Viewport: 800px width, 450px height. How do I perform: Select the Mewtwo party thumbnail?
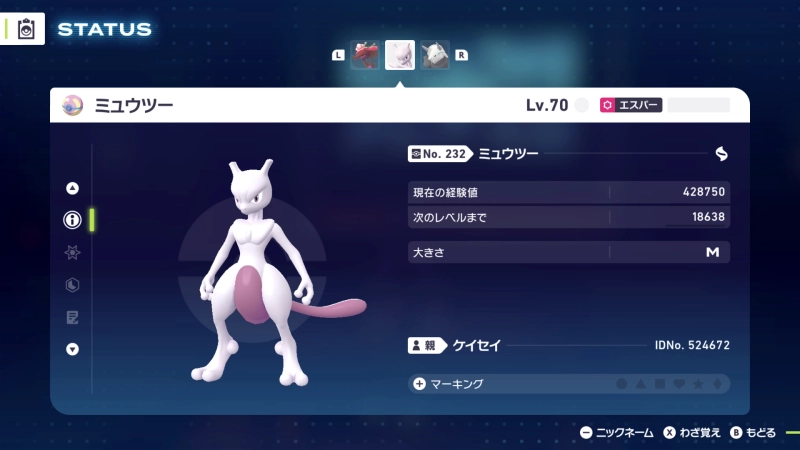[400, 55]
